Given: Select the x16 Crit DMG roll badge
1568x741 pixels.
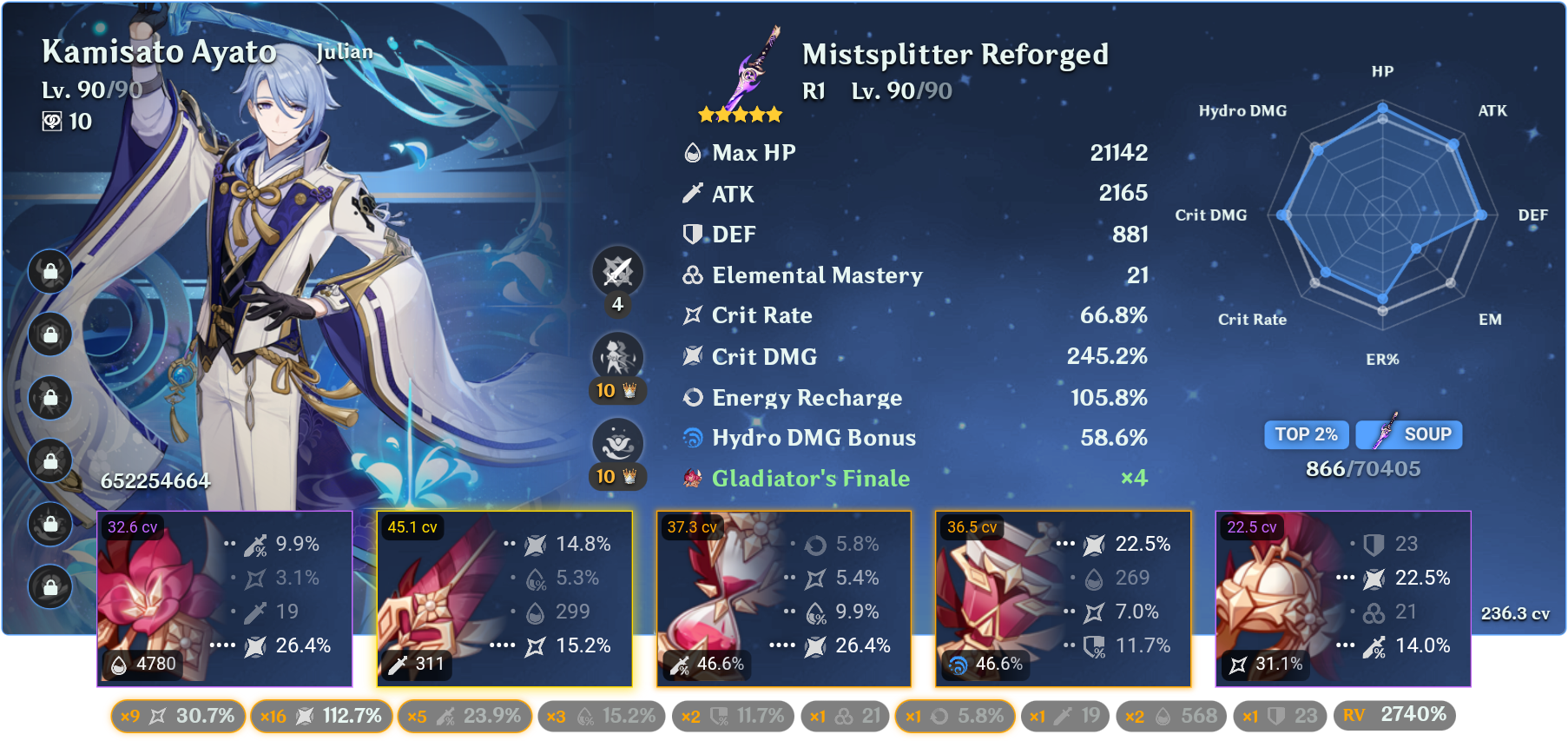Looking at the screenshot, I should pyautogui.click(x=320, y=717).
